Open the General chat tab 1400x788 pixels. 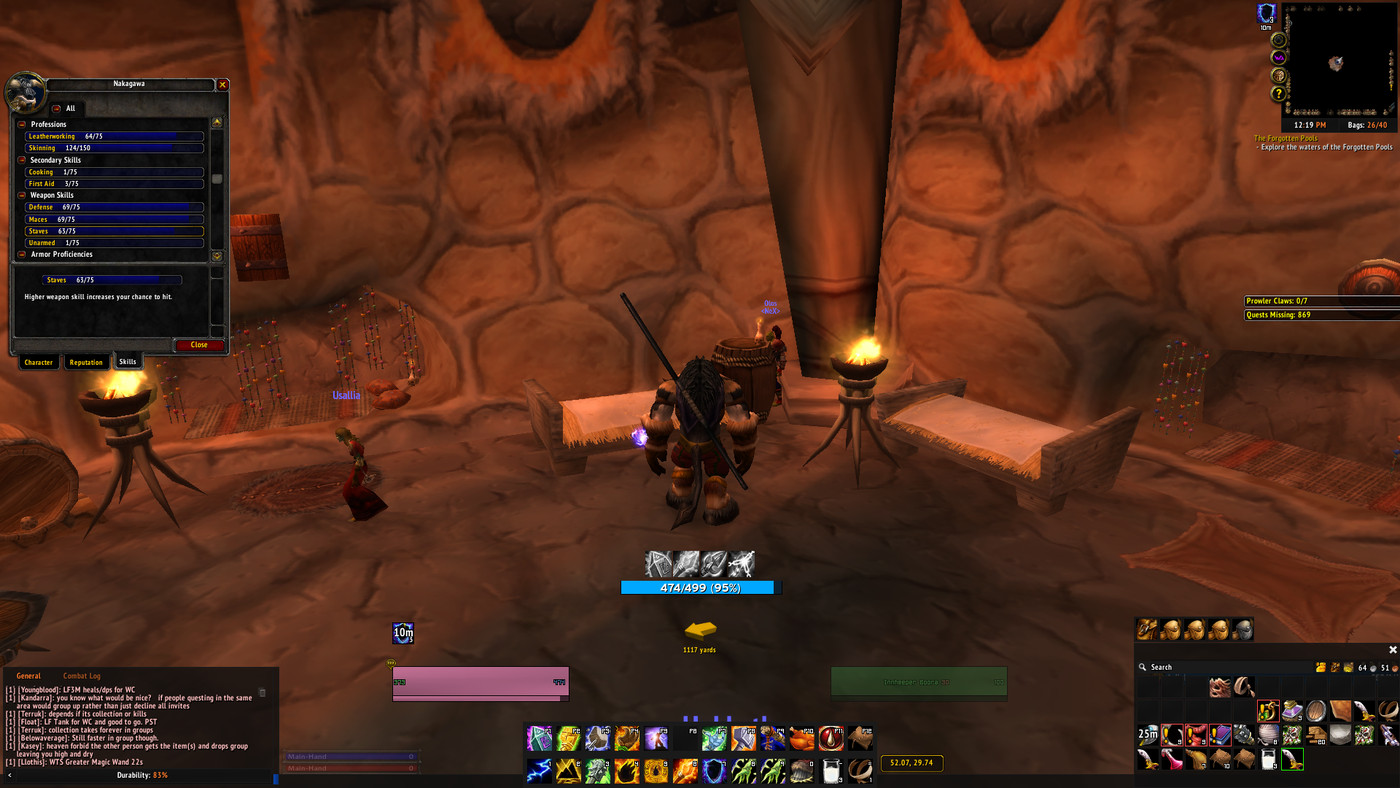28,676
